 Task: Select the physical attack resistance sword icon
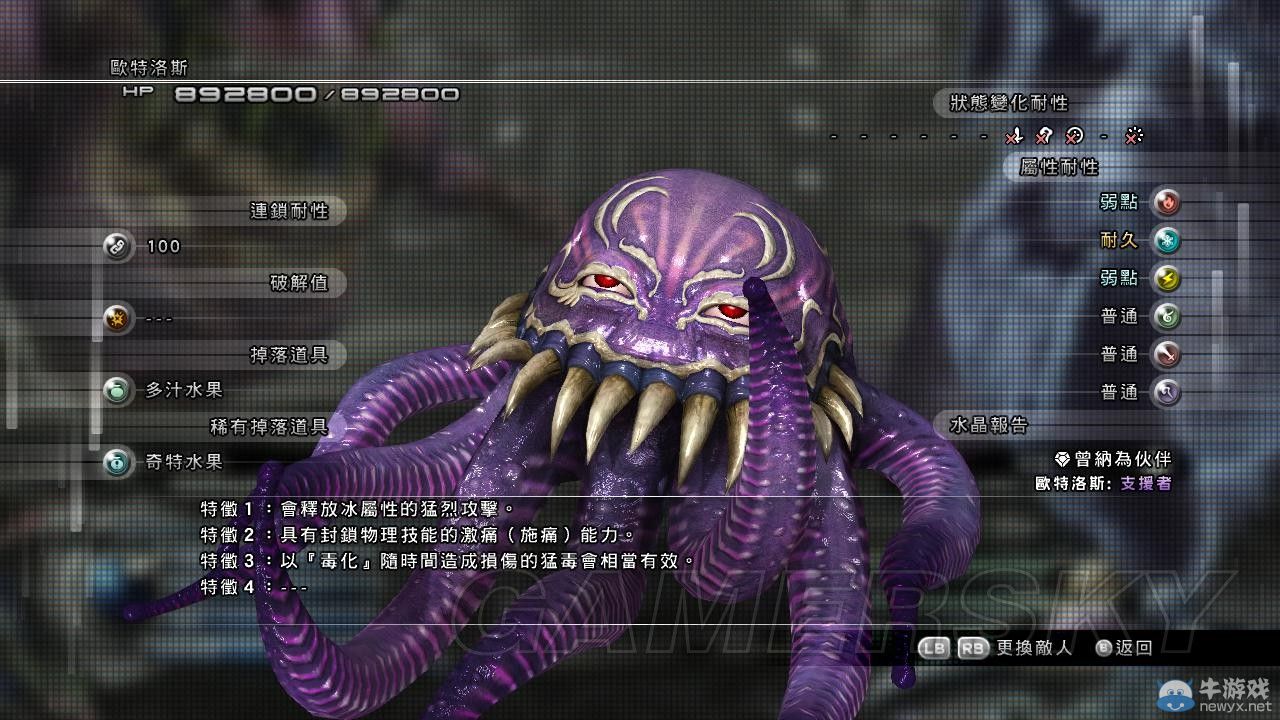click(x=1167, y=352)
